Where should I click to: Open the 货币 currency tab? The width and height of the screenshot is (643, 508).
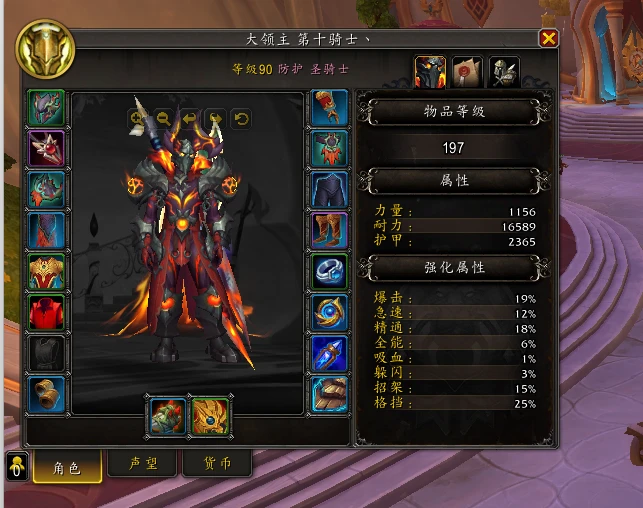pos(216,464)
